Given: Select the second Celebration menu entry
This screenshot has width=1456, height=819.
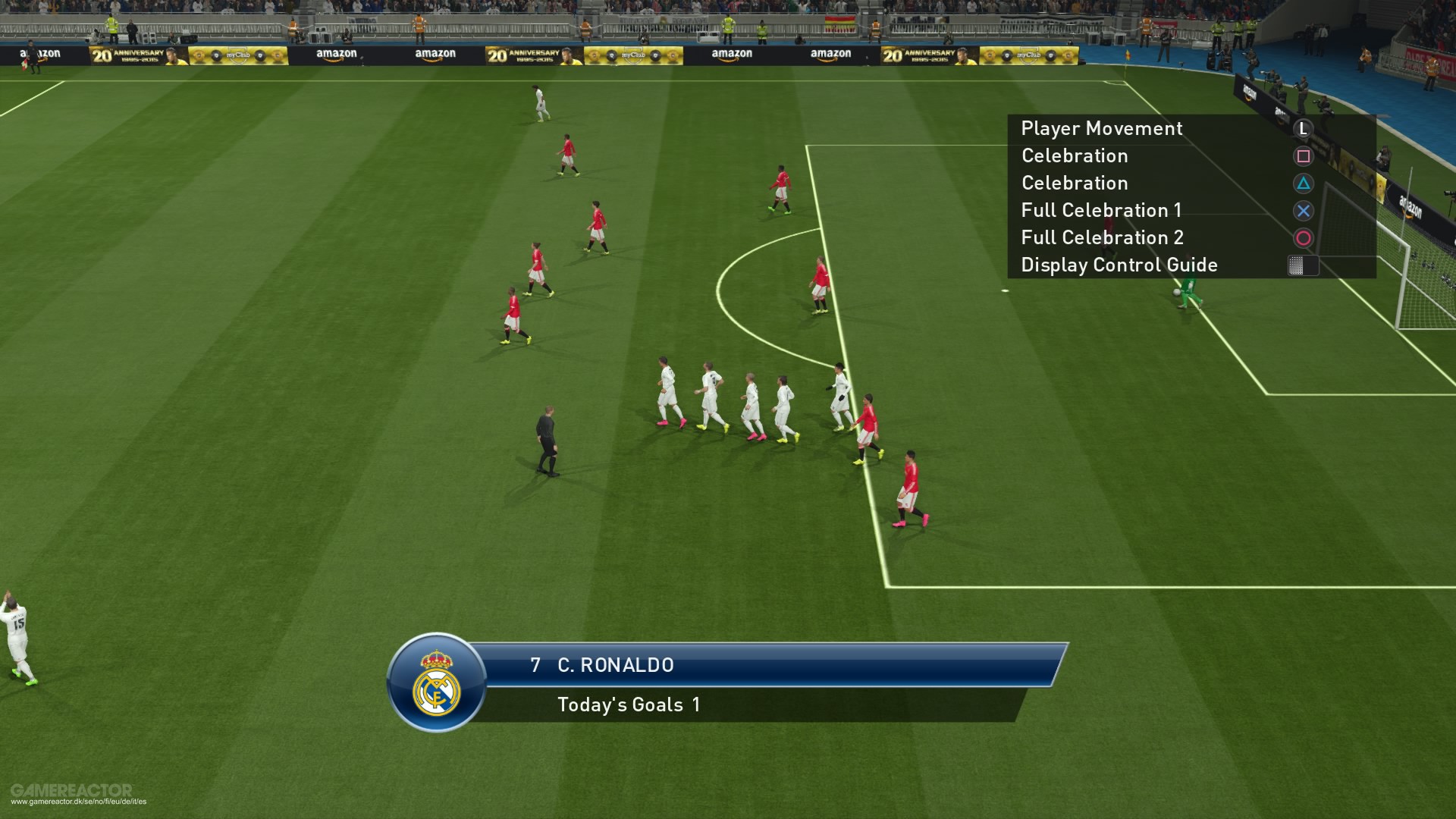Looking at the screenshot, I should coord(1075,184).
